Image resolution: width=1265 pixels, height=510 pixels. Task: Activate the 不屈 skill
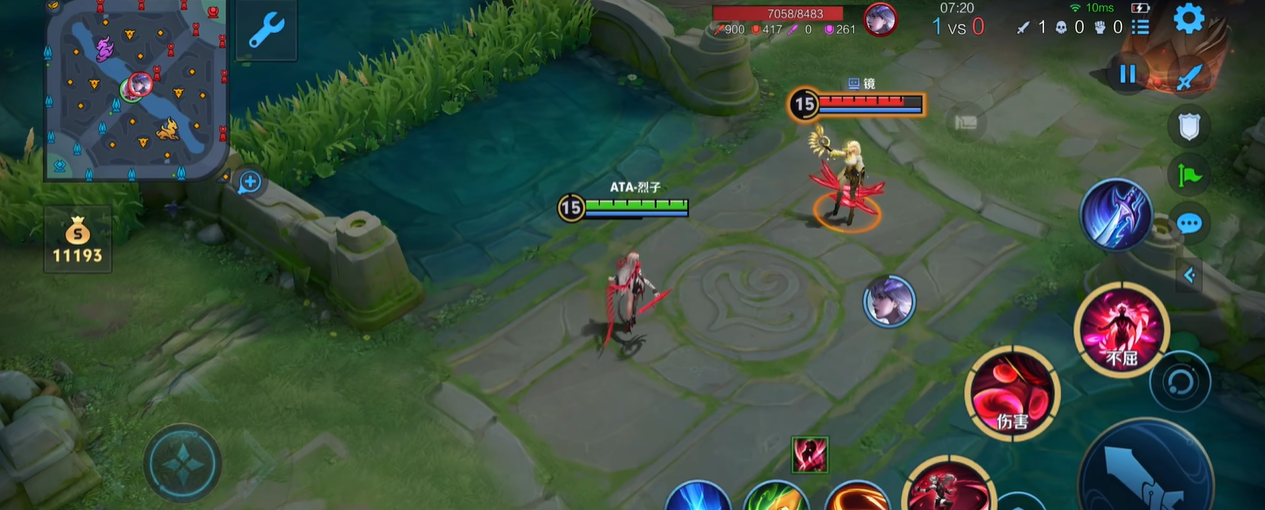(x=1121, y=329)
